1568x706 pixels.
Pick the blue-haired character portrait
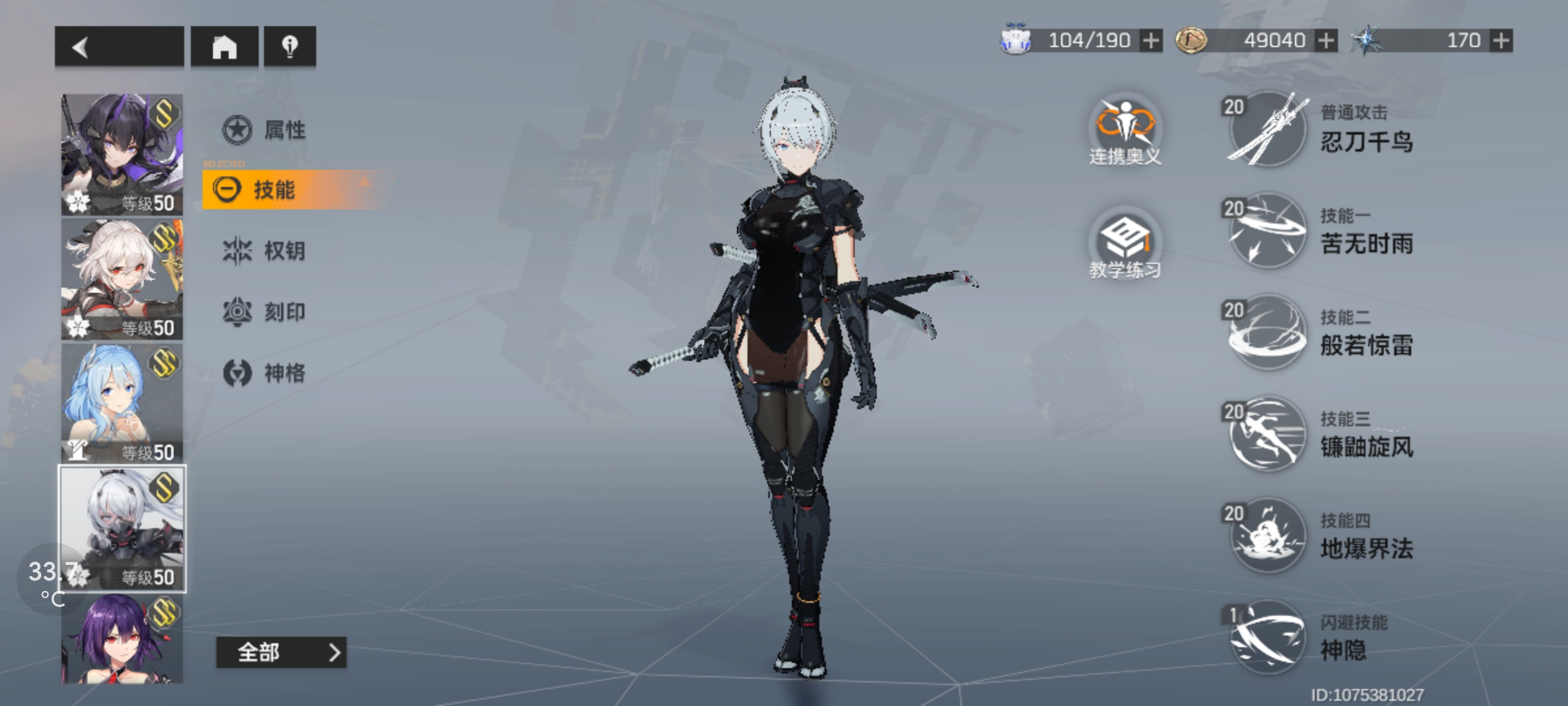(x=122, y=403)
